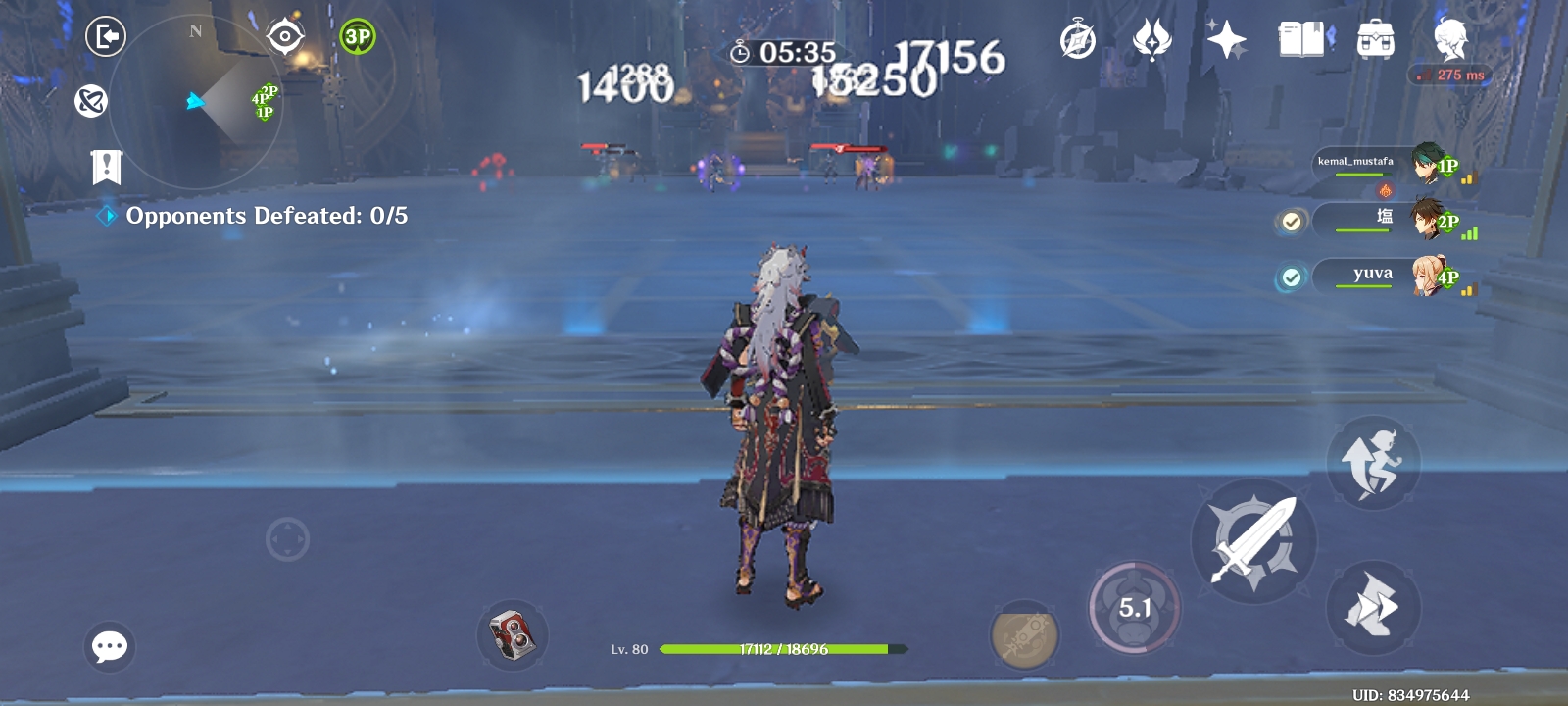The height and width of the screenshot is (706, 1568).
Task: Open the Battle Pass wings icon
Action: [1151, 41]
